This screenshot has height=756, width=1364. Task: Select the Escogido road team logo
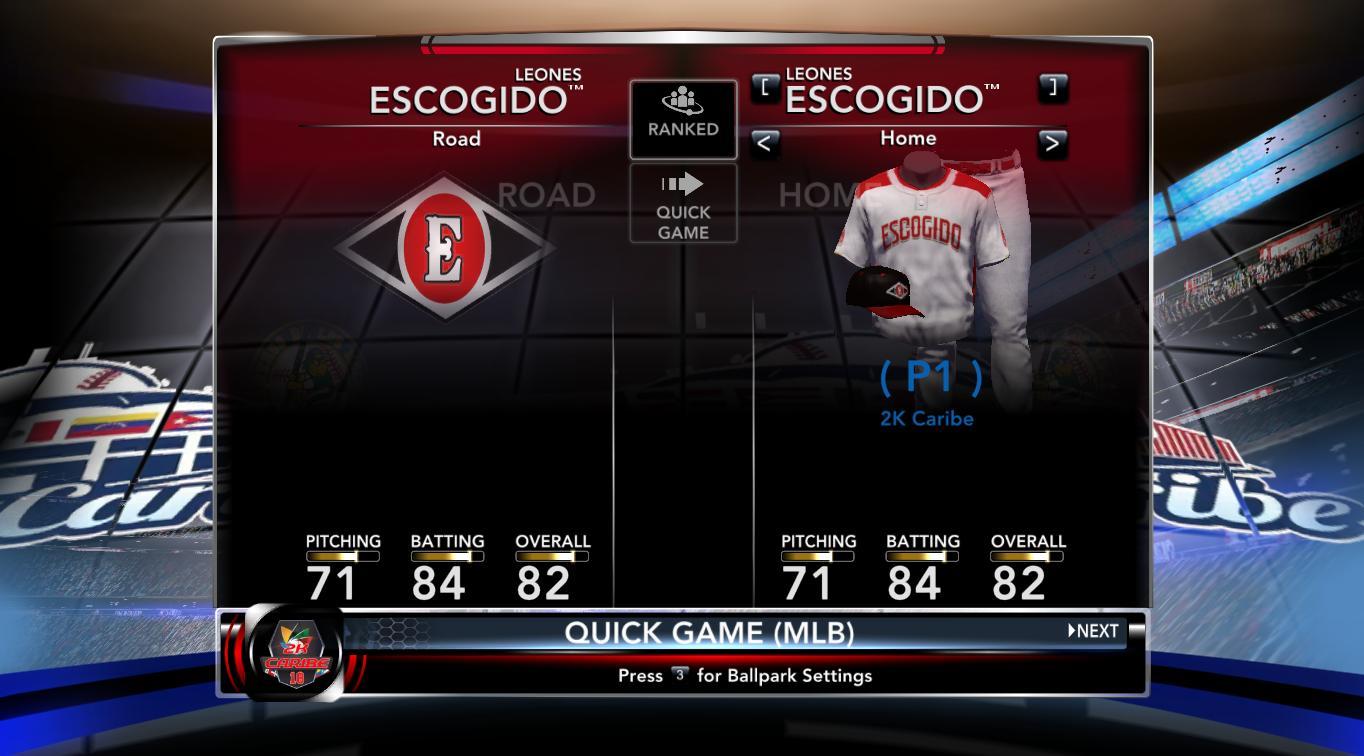pos(443,247)
